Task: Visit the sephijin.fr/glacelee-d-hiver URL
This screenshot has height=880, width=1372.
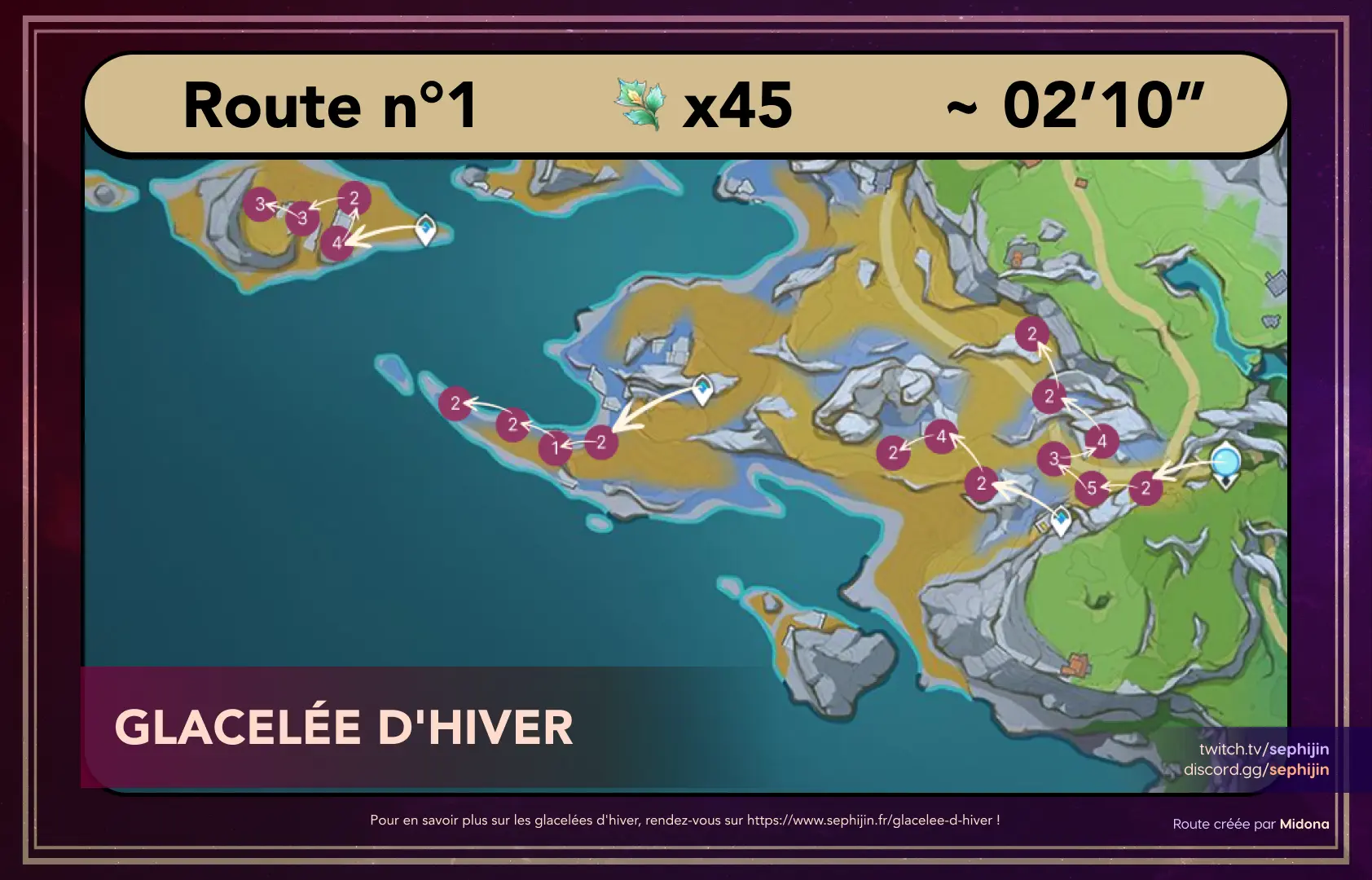Action: click(869, 820)
